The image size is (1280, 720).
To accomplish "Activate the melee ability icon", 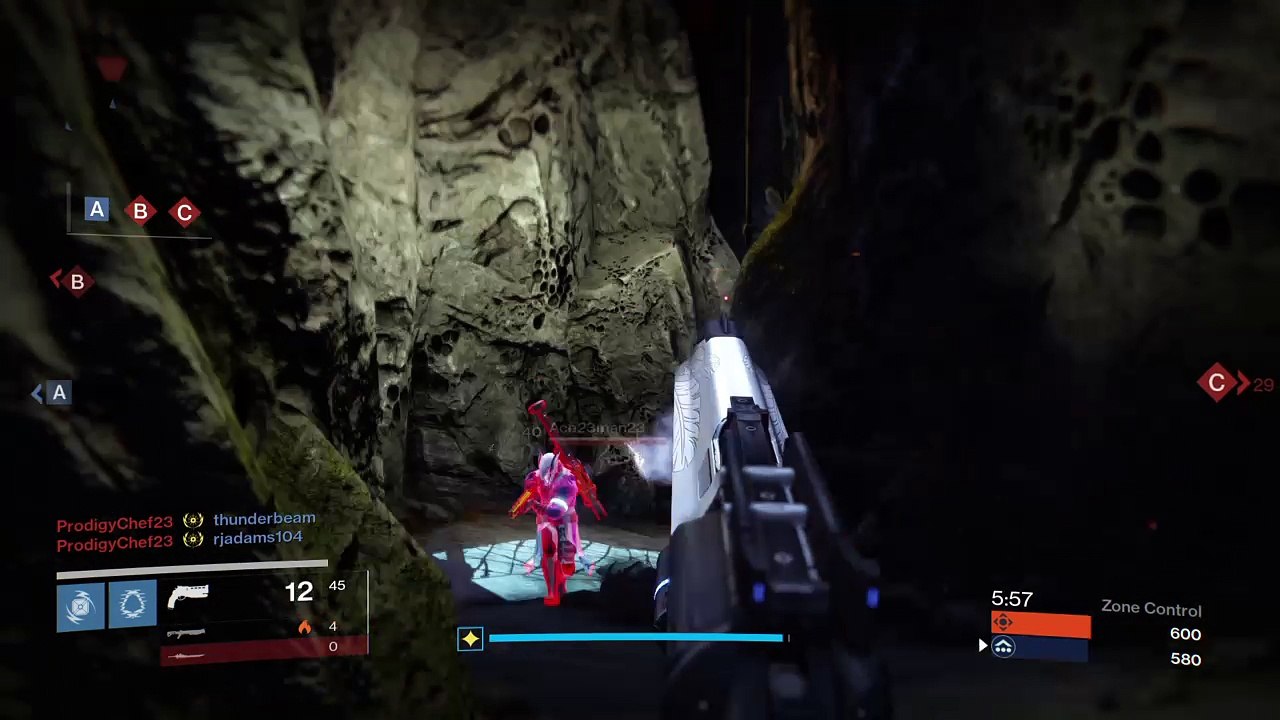I will point(132,605).
